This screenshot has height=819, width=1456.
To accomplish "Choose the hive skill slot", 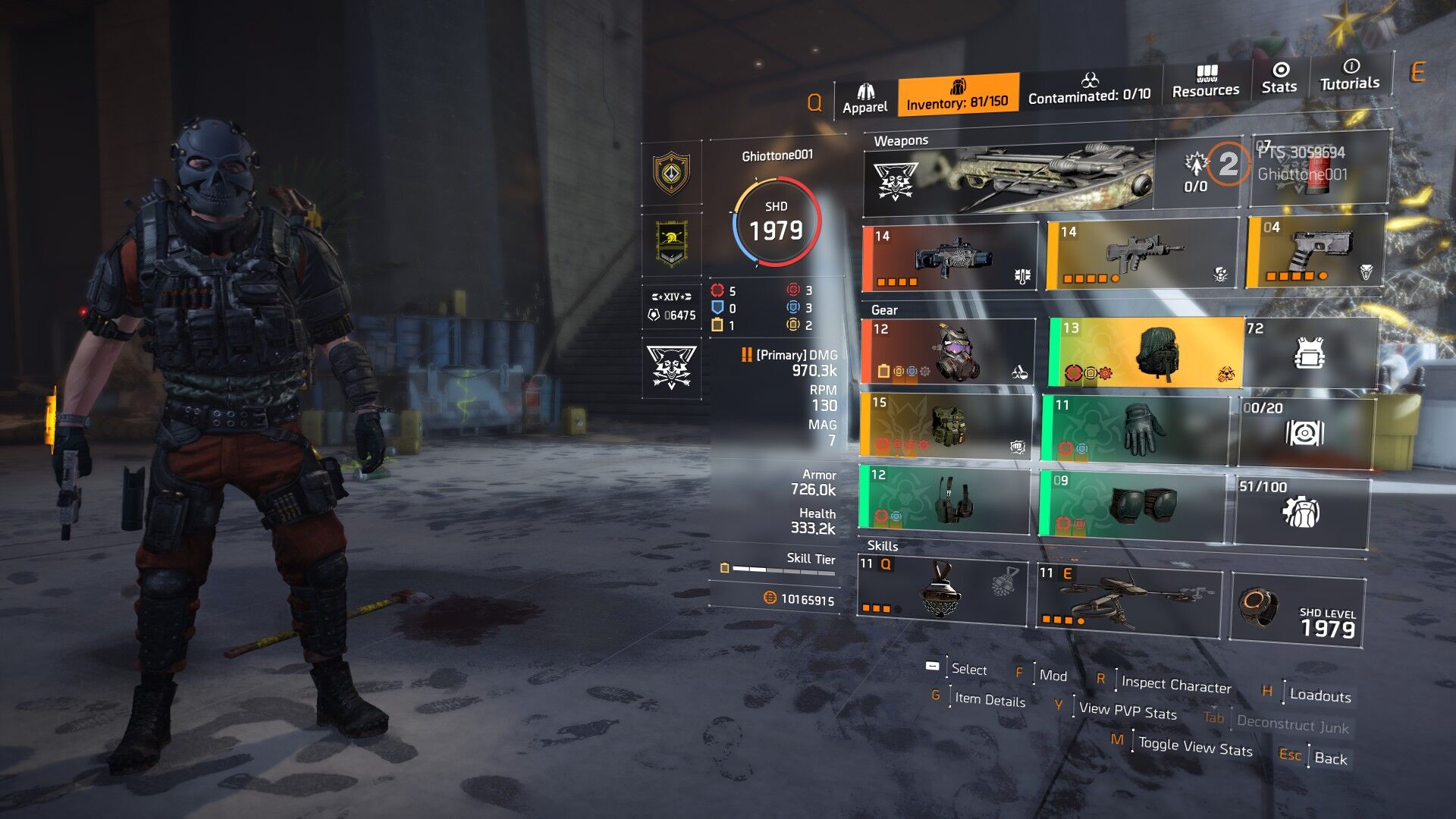I will (x=942, y=589).
